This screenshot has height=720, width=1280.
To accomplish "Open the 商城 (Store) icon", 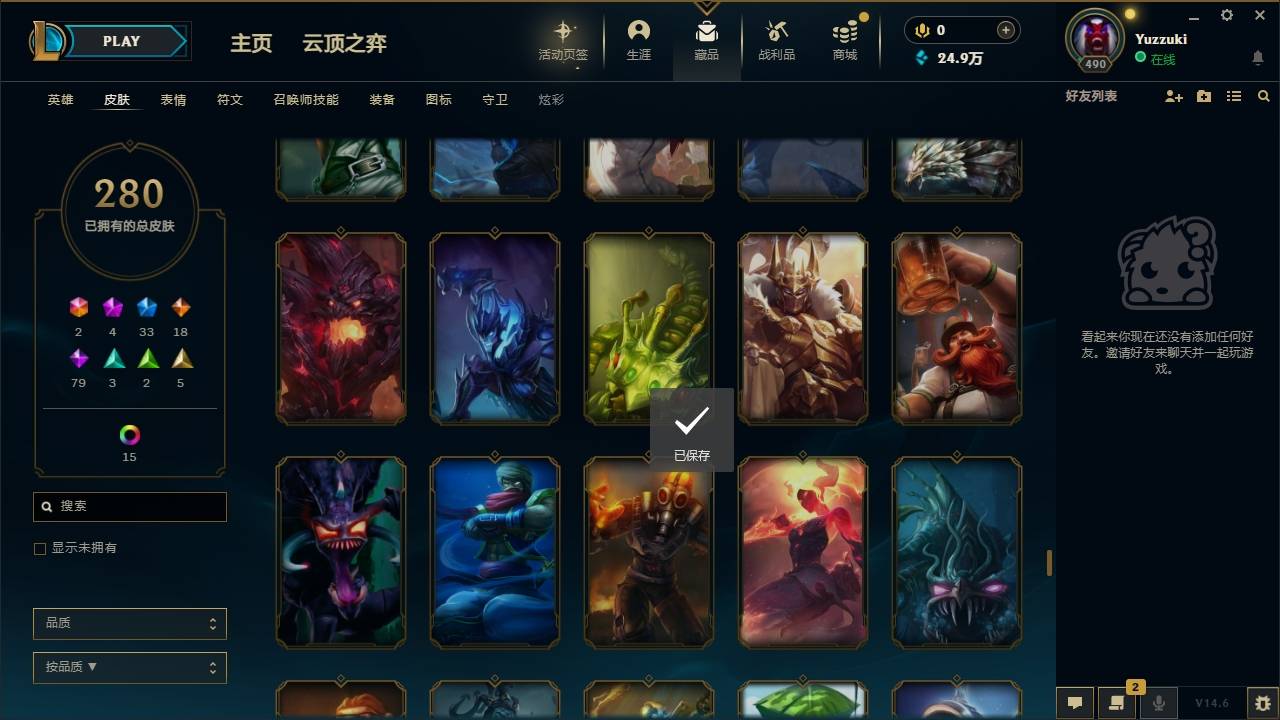I will [843, 40].
